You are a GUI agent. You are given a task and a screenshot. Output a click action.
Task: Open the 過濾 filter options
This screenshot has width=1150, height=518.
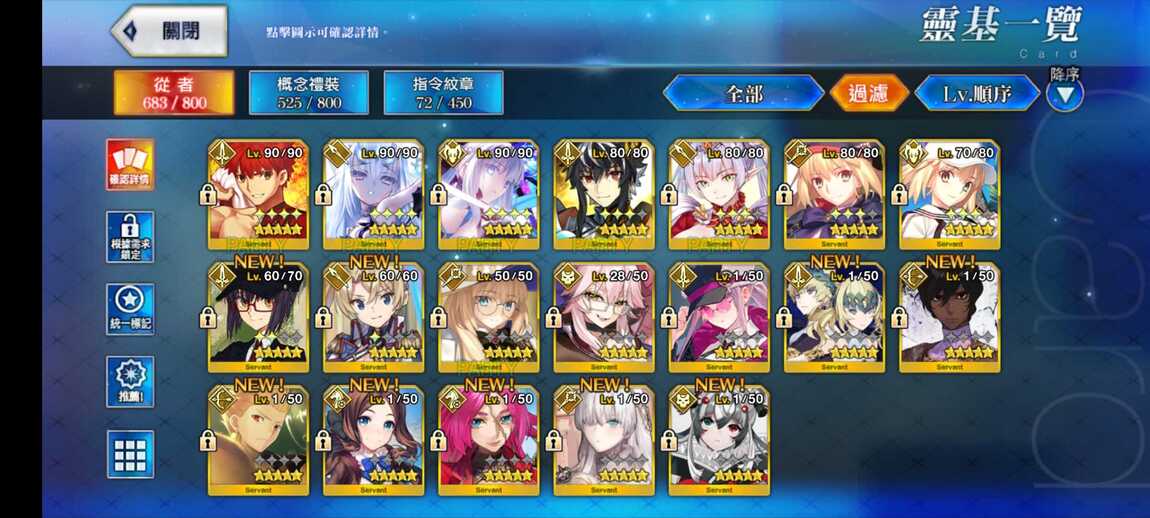pos(869,94)
